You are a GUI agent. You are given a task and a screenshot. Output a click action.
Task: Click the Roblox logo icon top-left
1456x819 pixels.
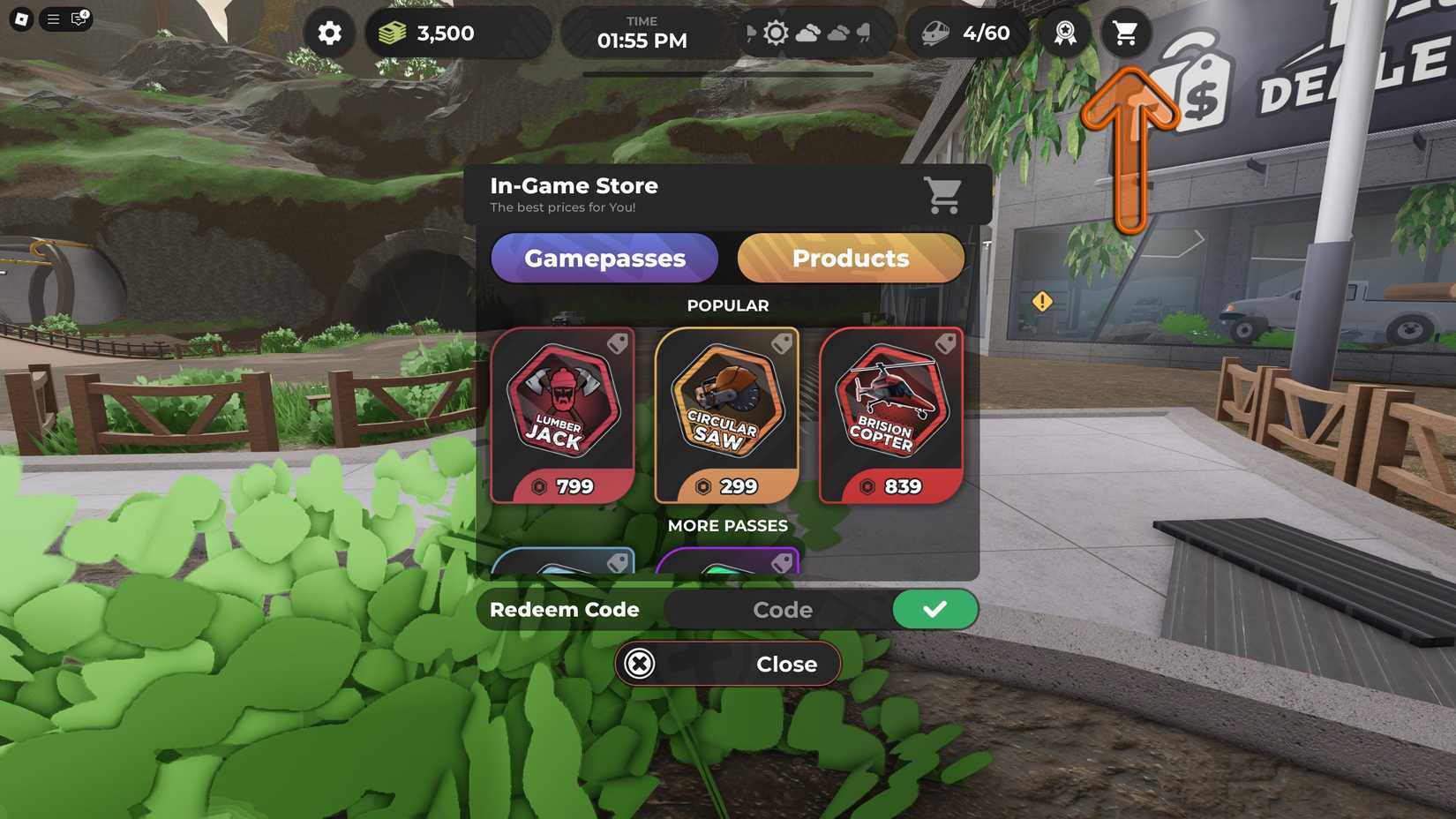(x=21, y=18)
